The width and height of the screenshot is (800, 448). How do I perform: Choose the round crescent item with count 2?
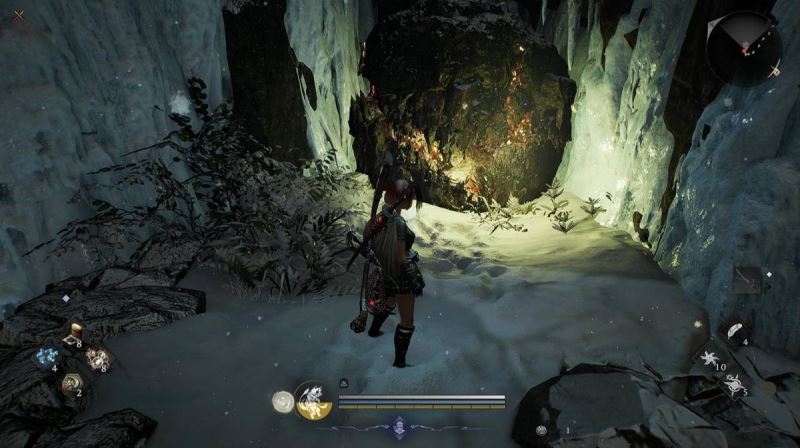[72, 382]
